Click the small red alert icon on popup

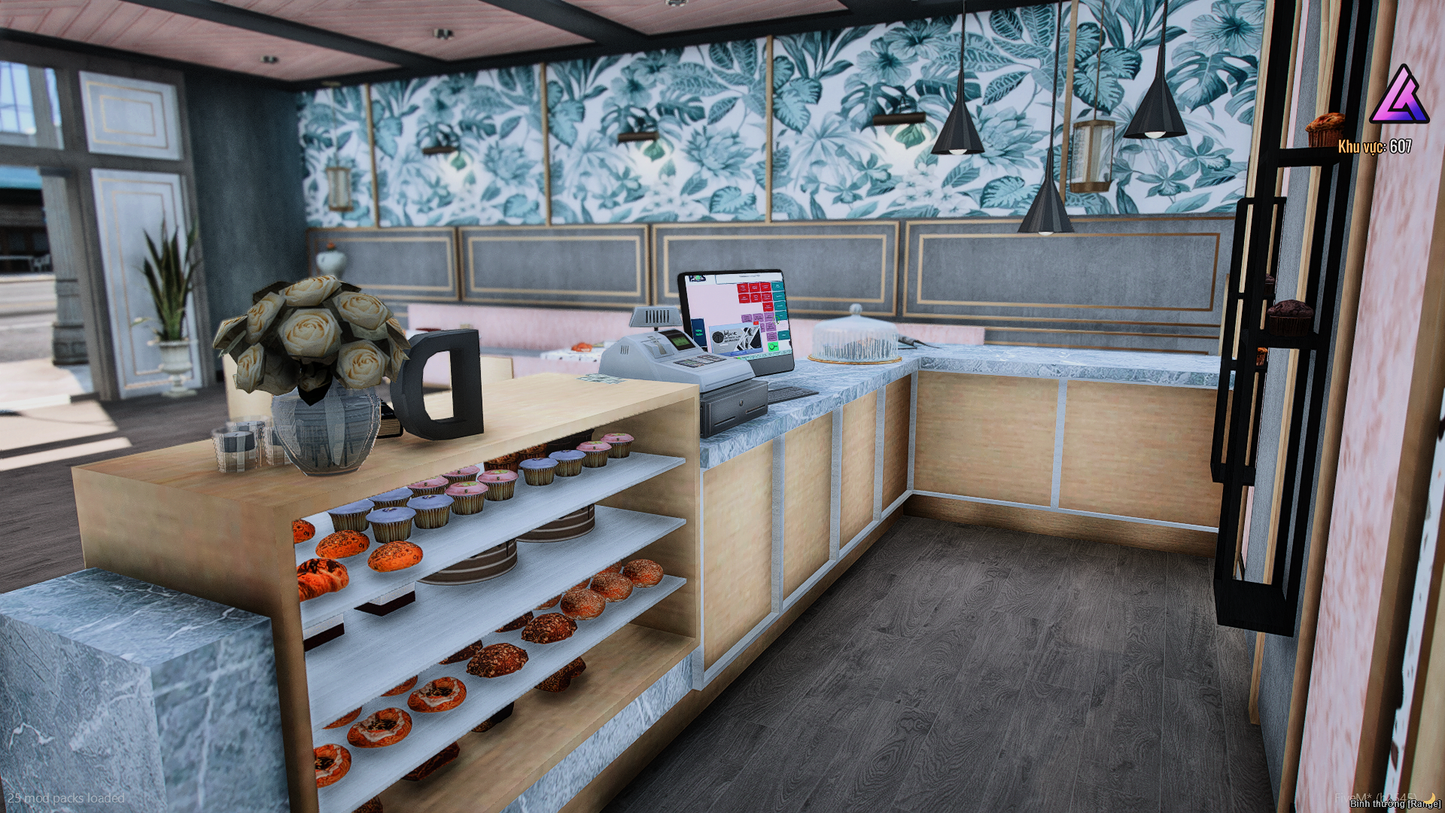(x=755, y=323)
